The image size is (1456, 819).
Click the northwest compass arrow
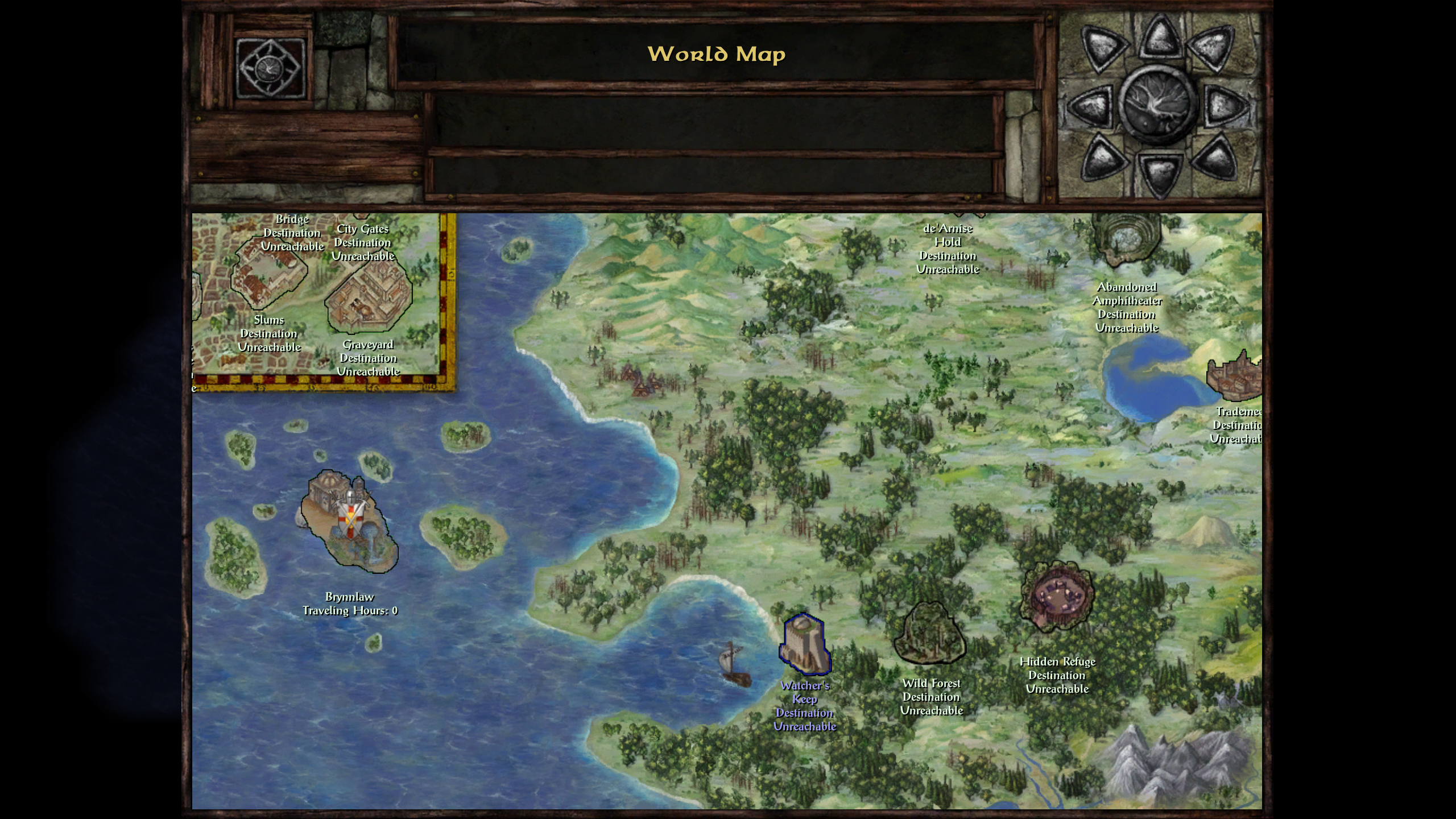pos(1103,49)
